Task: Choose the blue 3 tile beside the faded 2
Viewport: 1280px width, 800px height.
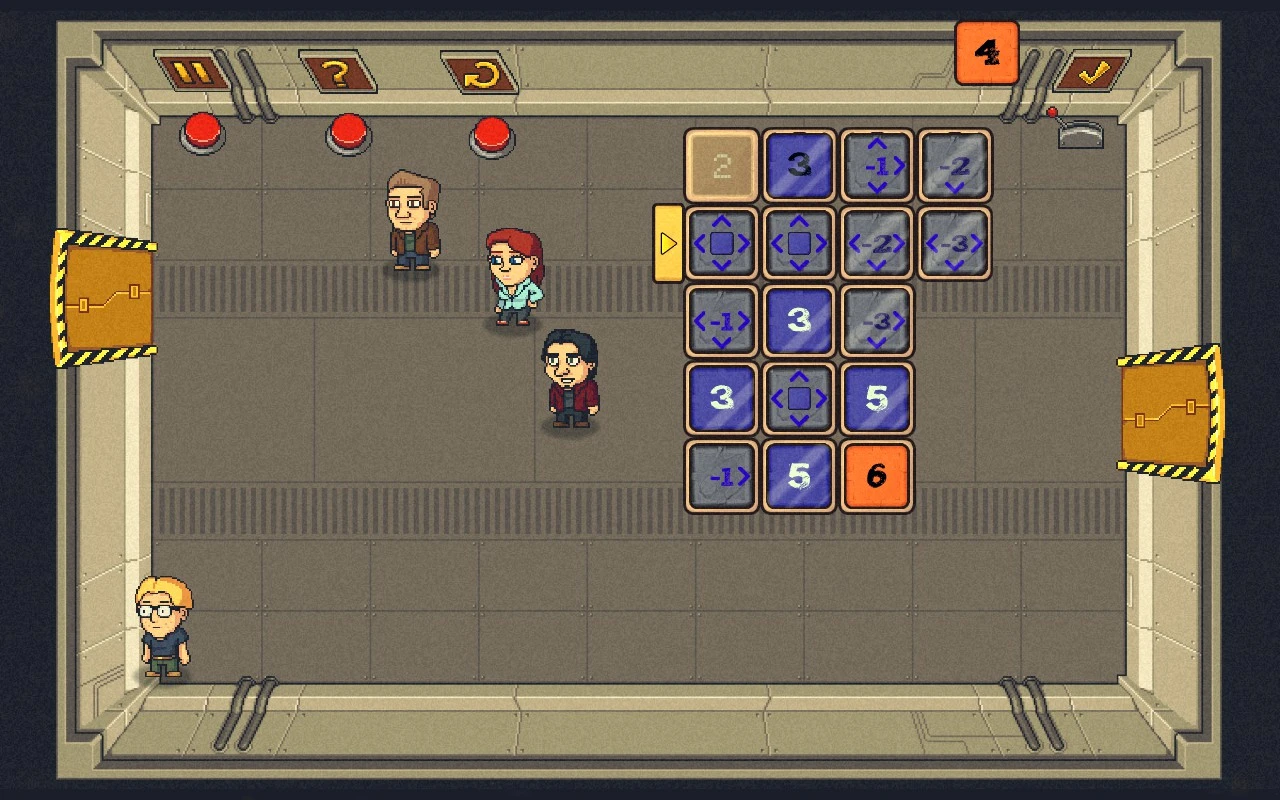Action: [799, 165]
